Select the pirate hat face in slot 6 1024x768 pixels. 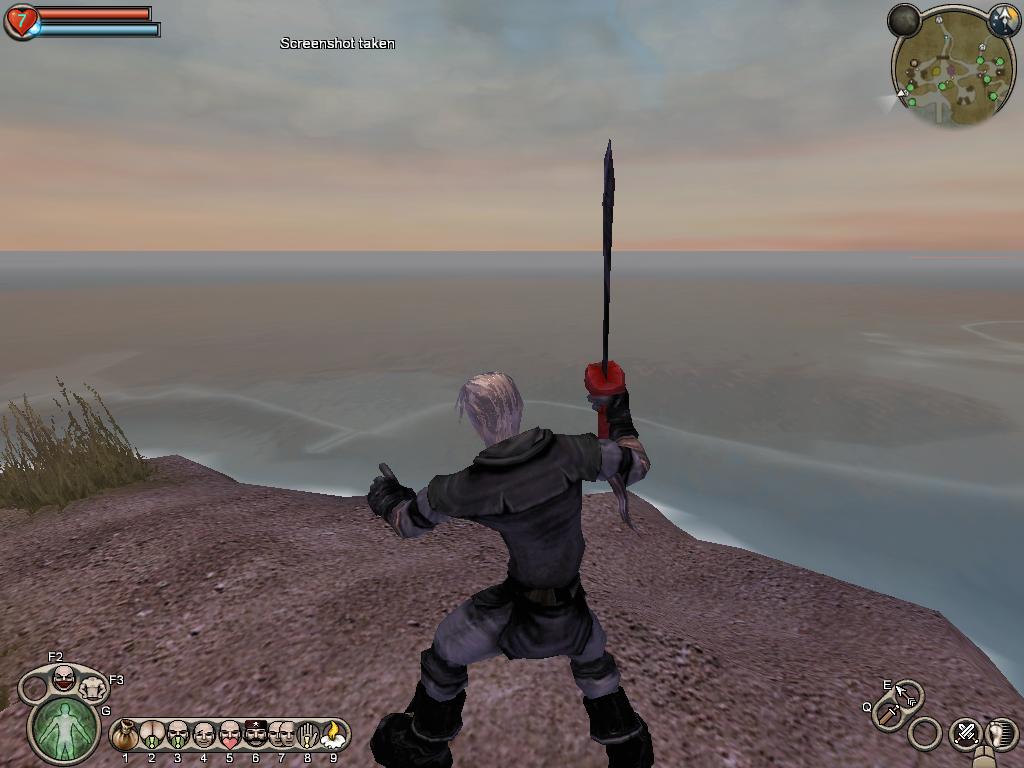pos(256,736)
